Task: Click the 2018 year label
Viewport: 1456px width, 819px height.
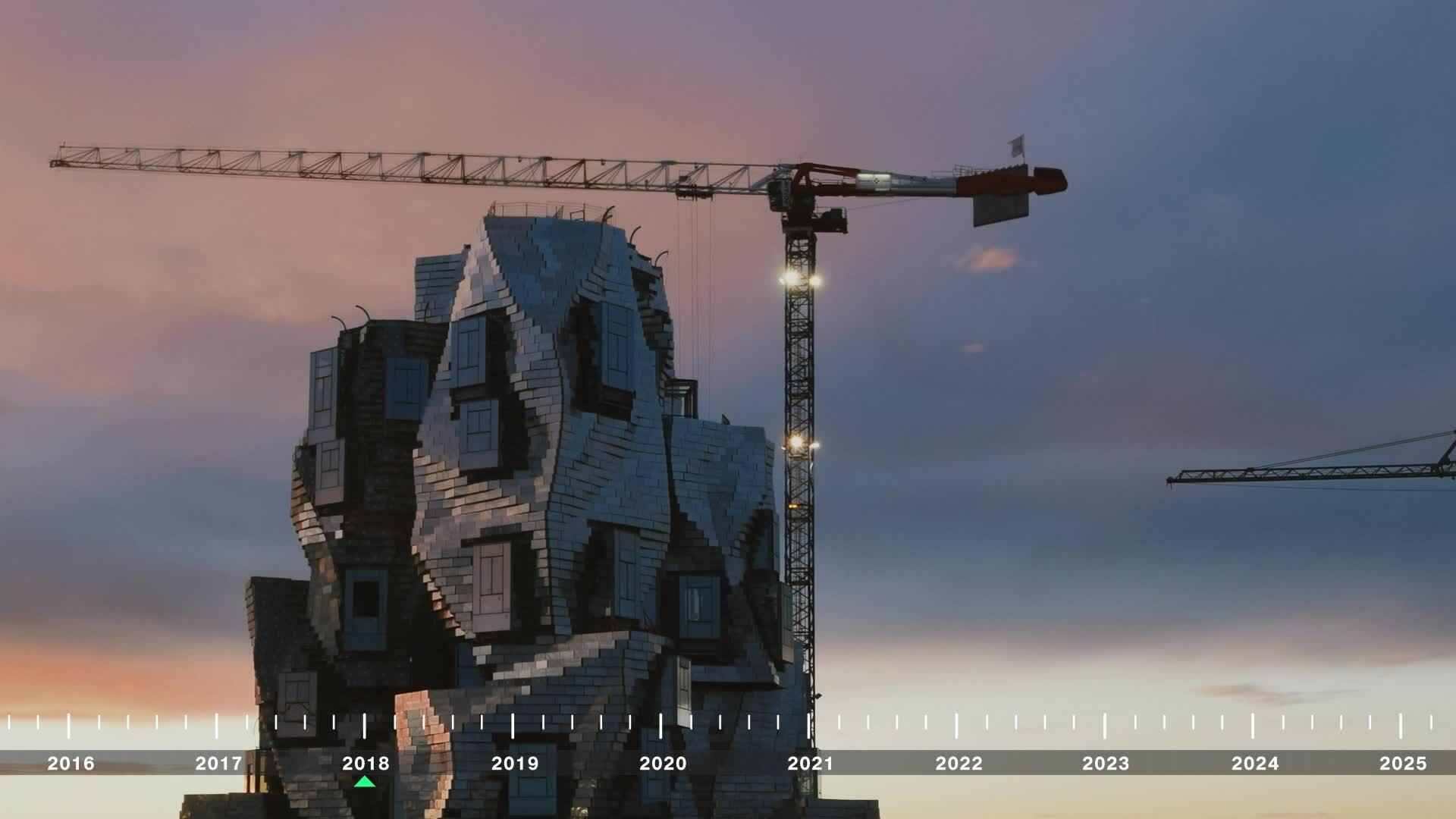Action: [x=366, y=763]
